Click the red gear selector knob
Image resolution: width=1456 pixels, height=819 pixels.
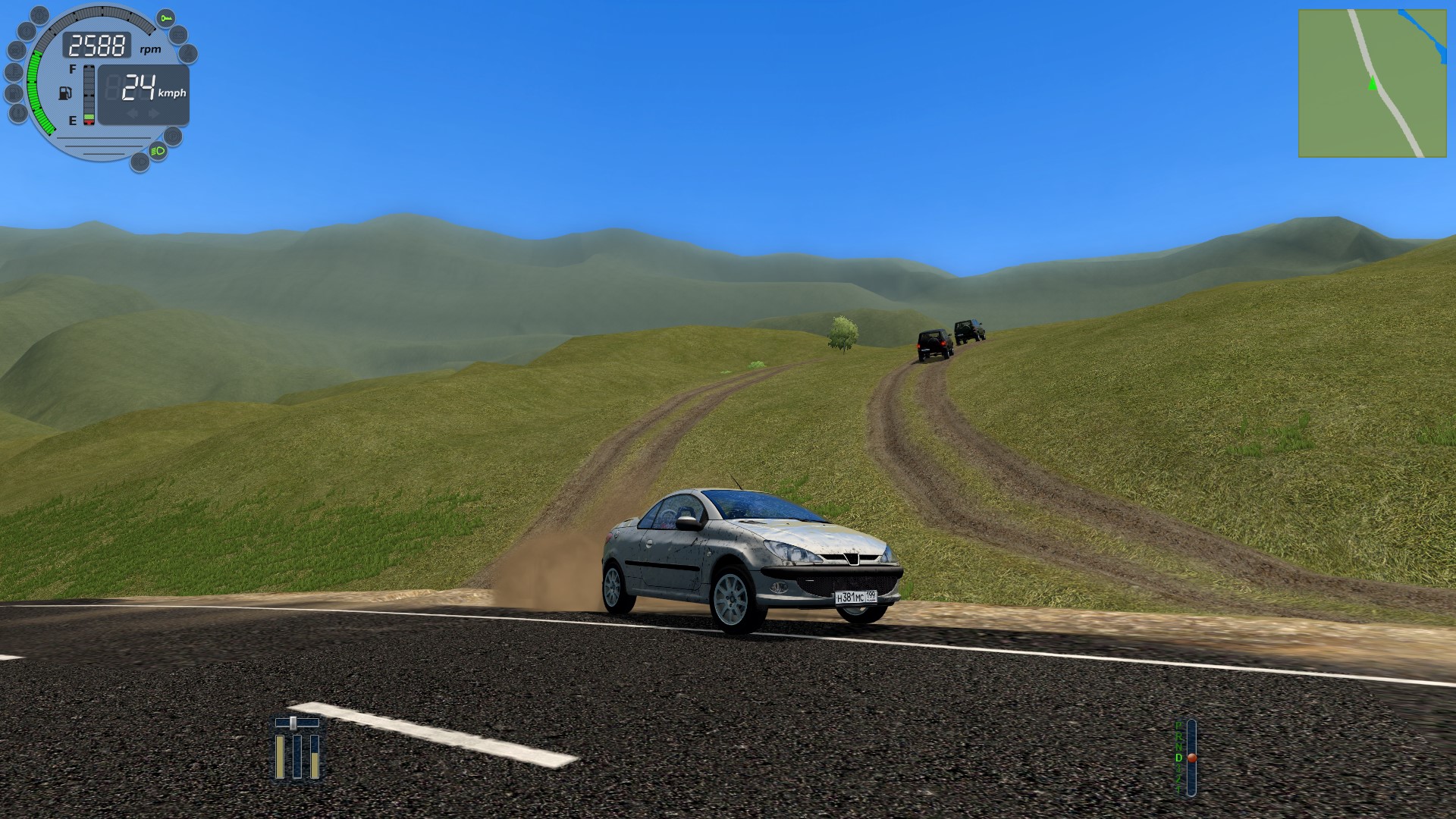(x=1191, y=758)
